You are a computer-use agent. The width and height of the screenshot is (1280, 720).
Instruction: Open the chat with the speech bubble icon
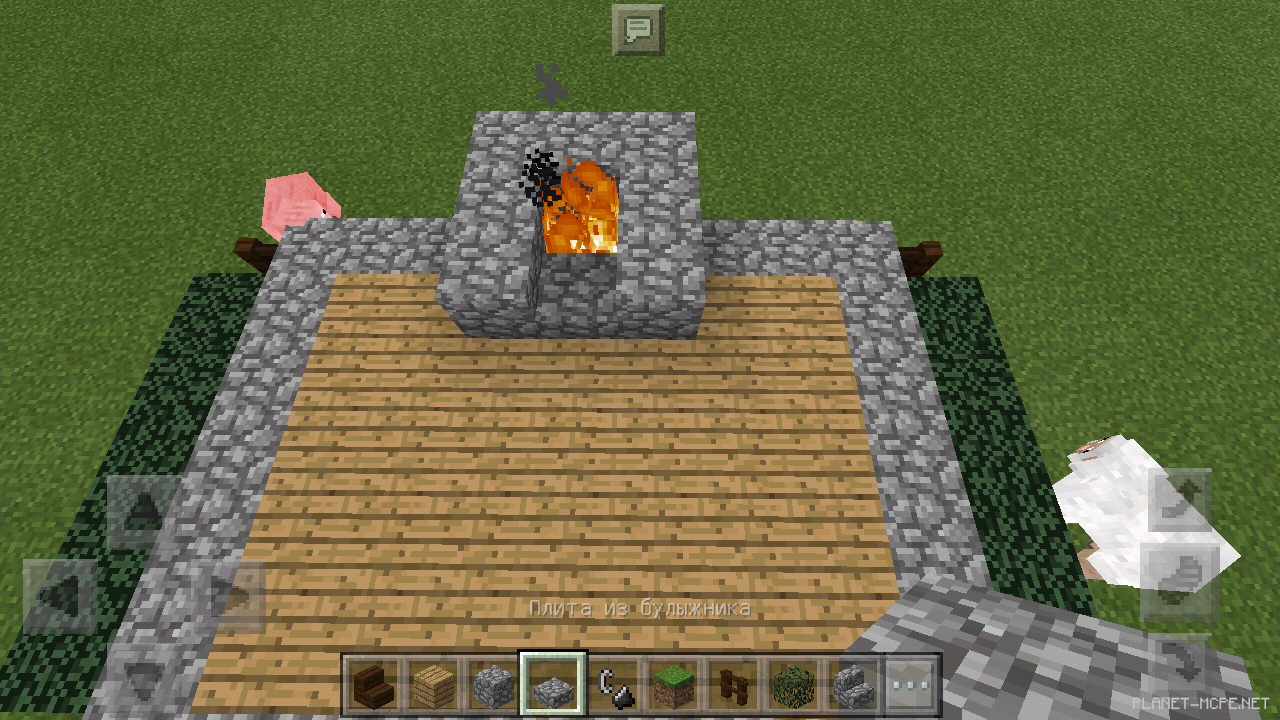tap(636, 29)
